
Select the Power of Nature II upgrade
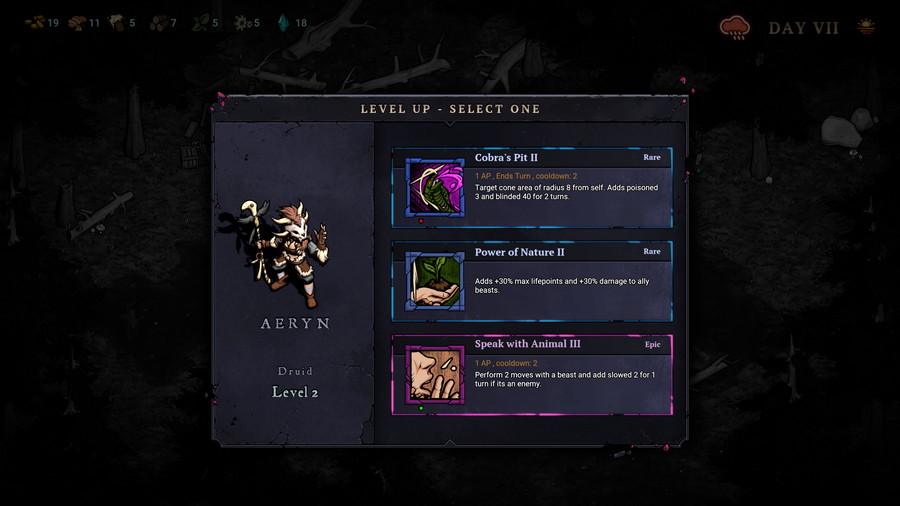[x=560, y=280]
